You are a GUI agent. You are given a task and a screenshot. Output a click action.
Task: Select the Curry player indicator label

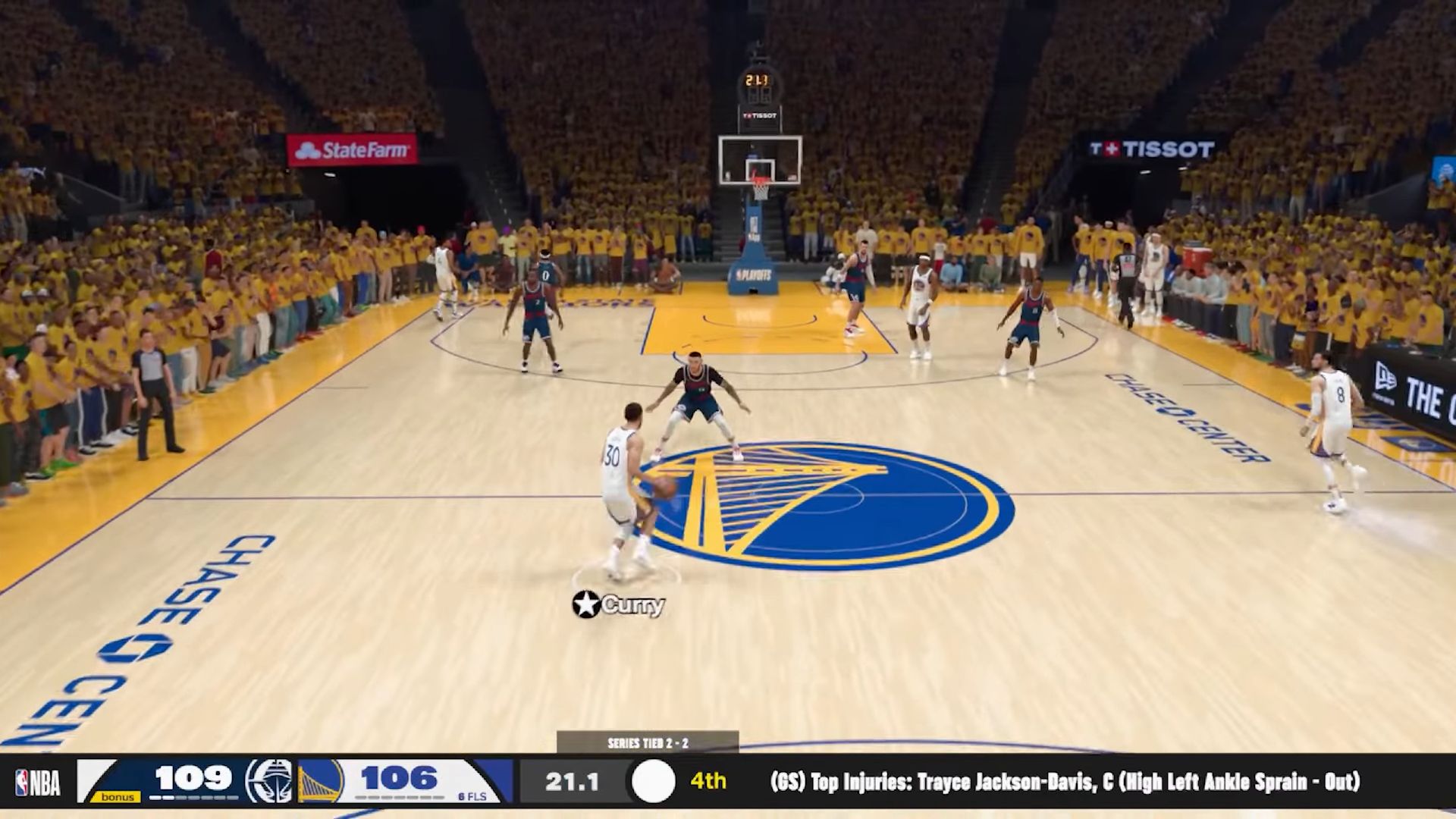(619, 605)
